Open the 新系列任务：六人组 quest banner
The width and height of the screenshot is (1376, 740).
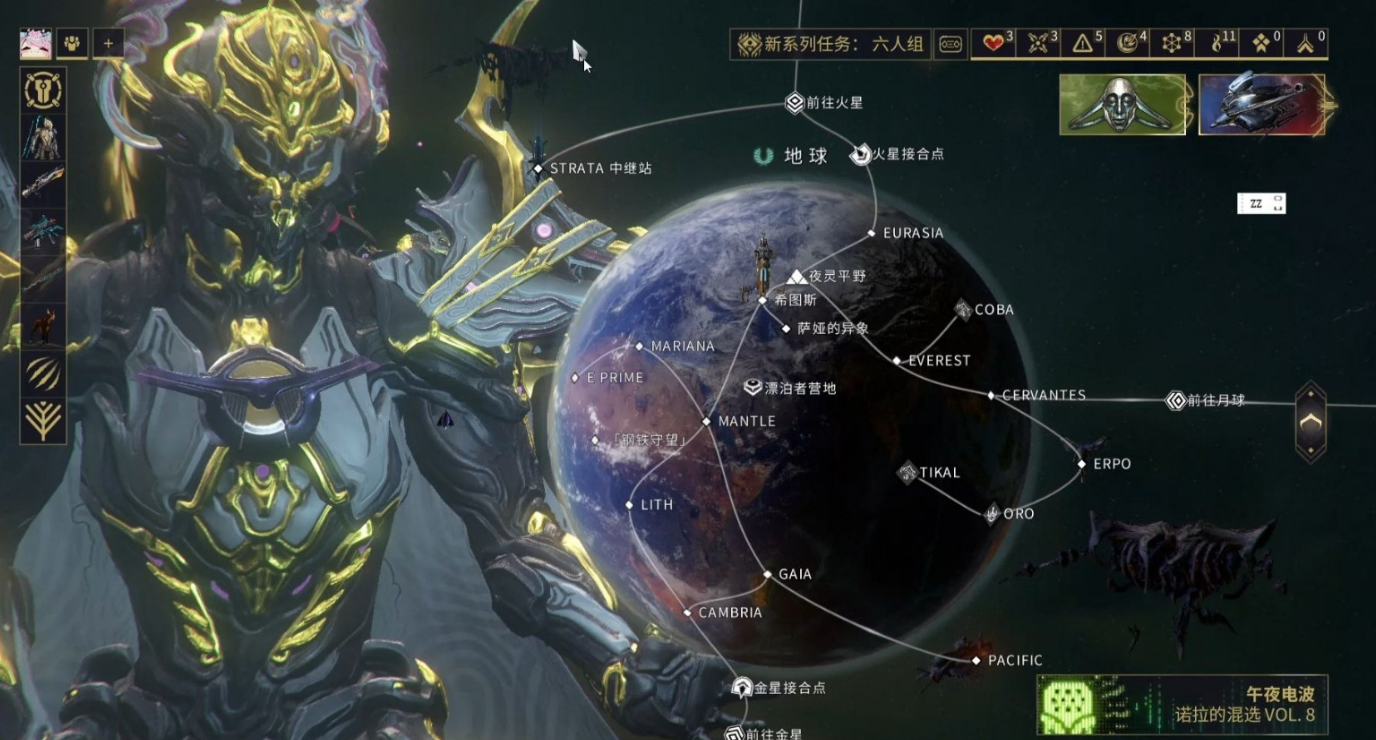click(830, 43)
